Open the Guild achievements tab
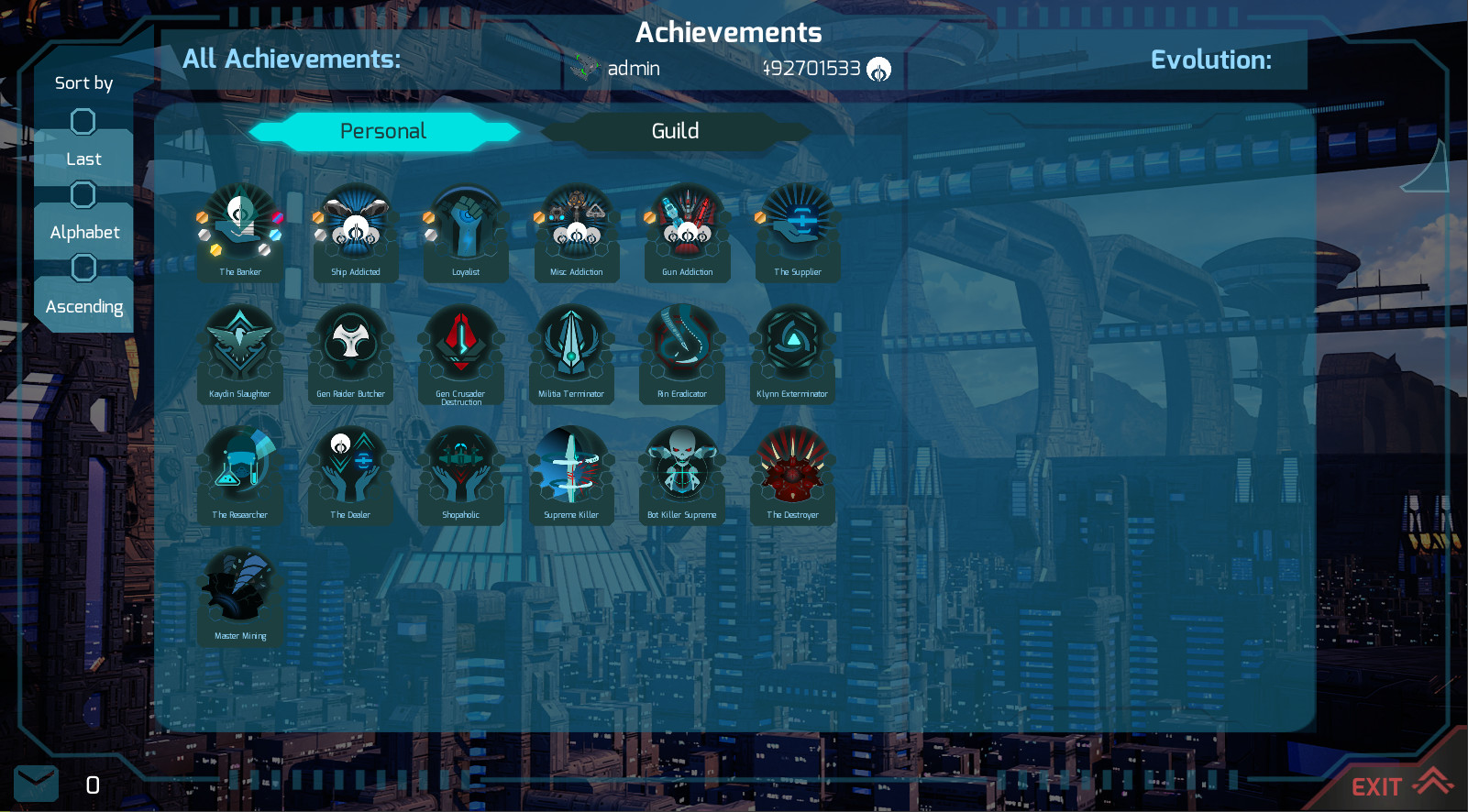 [675, 132]
